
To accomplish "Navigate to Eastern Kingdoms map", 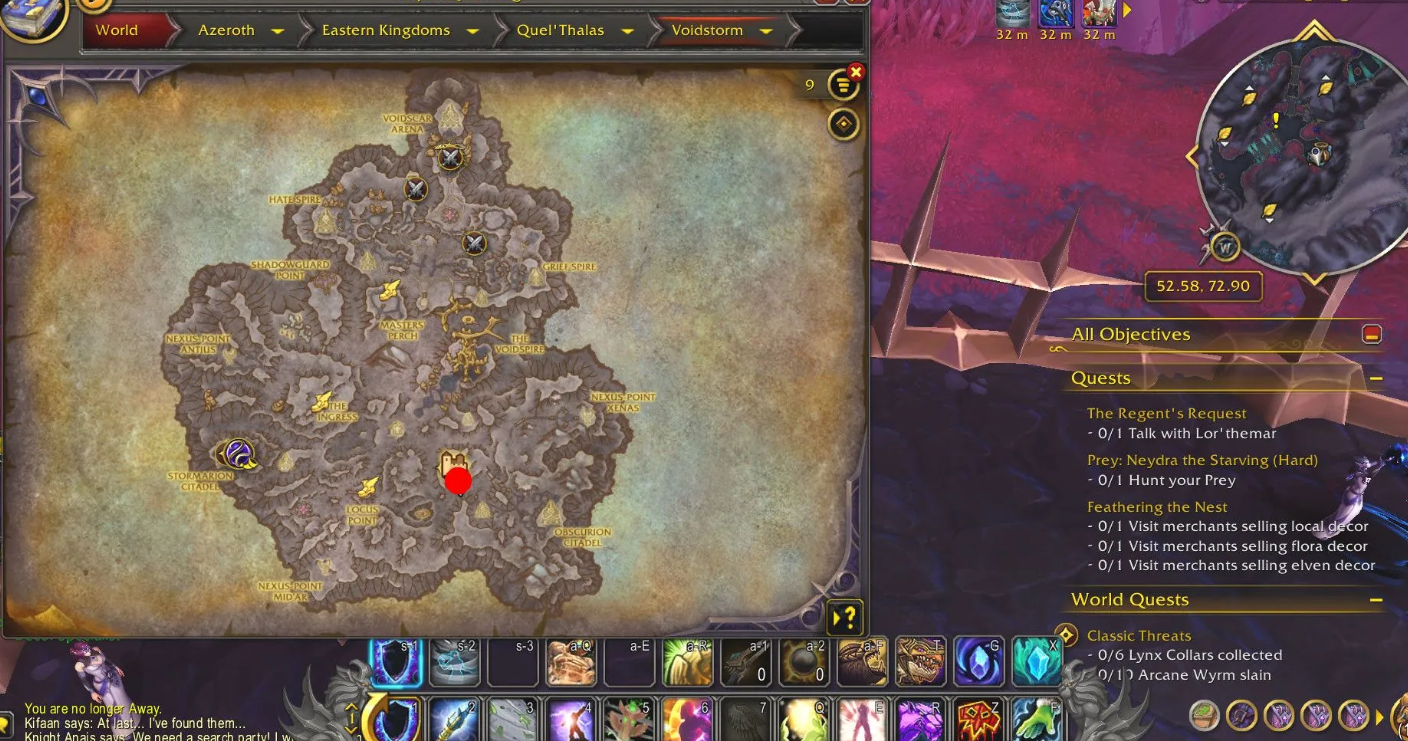I will 385,30.
